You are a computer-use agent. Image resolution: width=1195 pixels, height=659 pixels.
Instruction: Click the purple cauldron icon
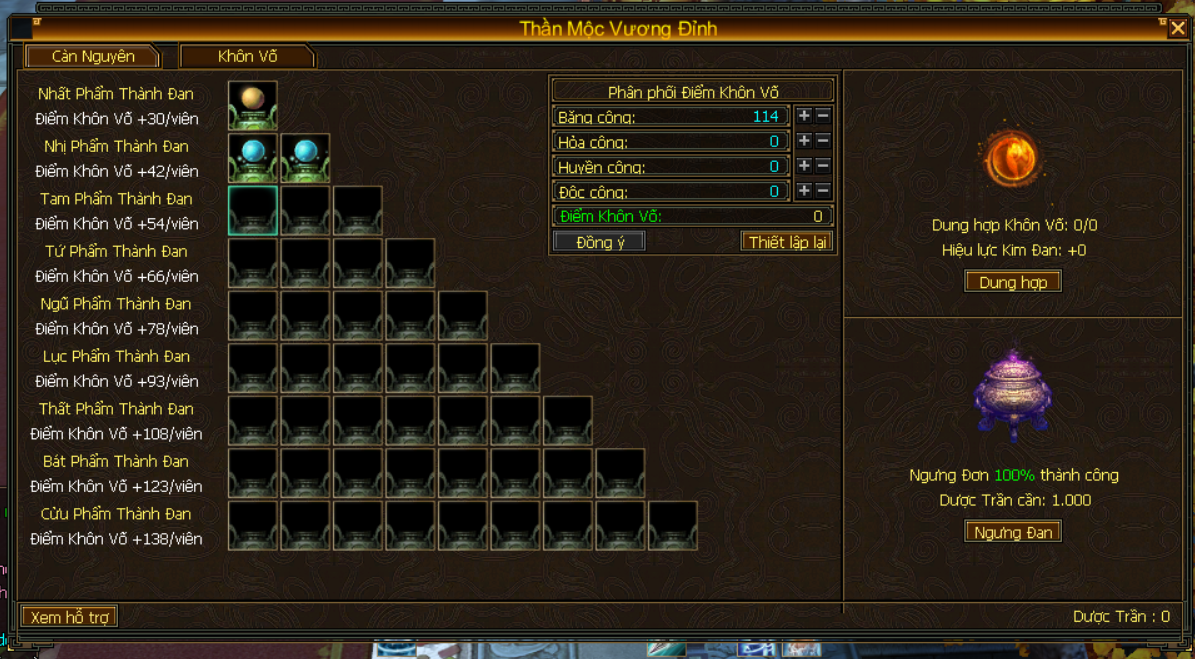pyautogui.click(x=1012, y=396)
